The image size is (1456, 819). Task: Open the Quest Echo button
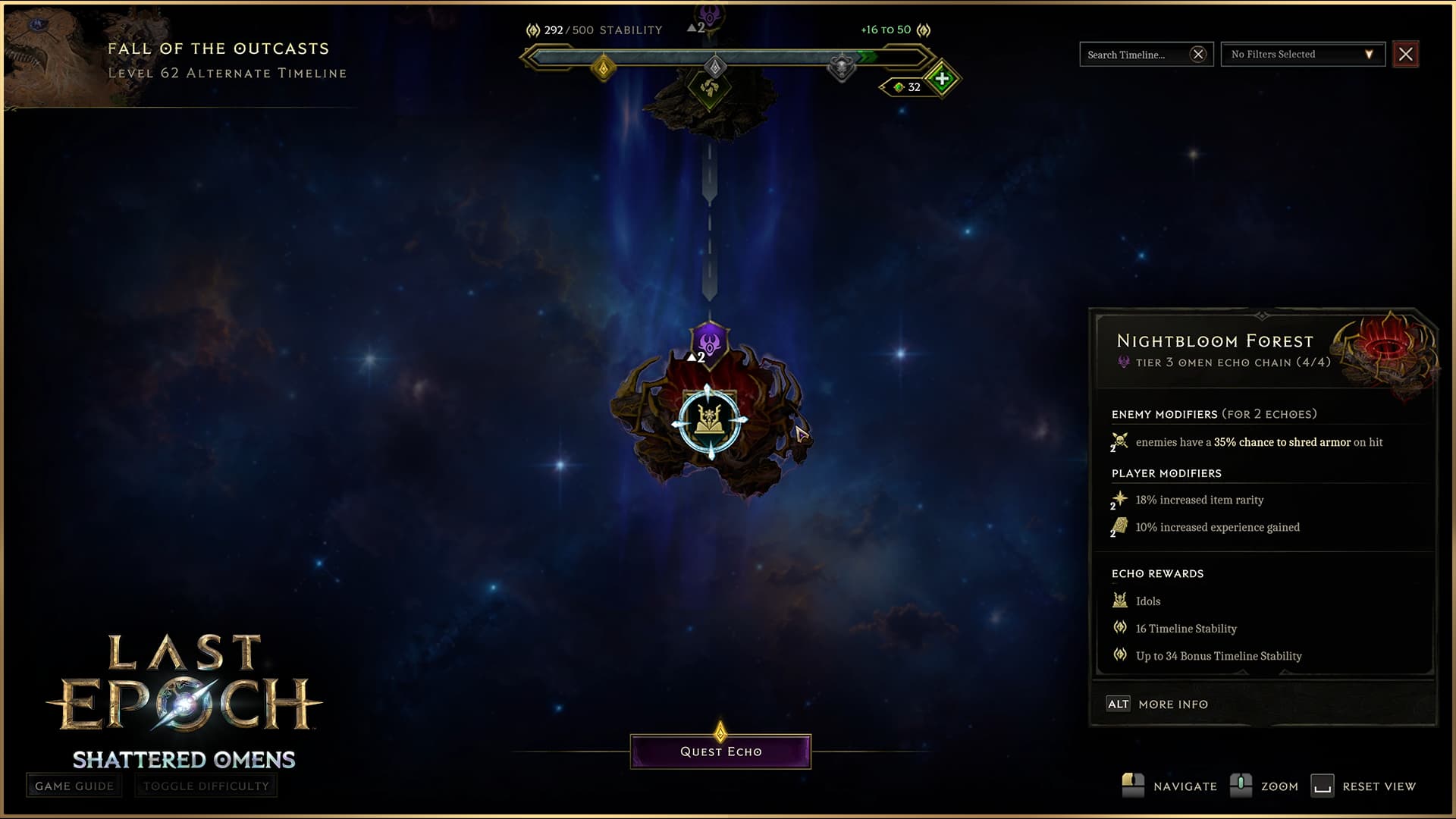click(x=720, y=752)
